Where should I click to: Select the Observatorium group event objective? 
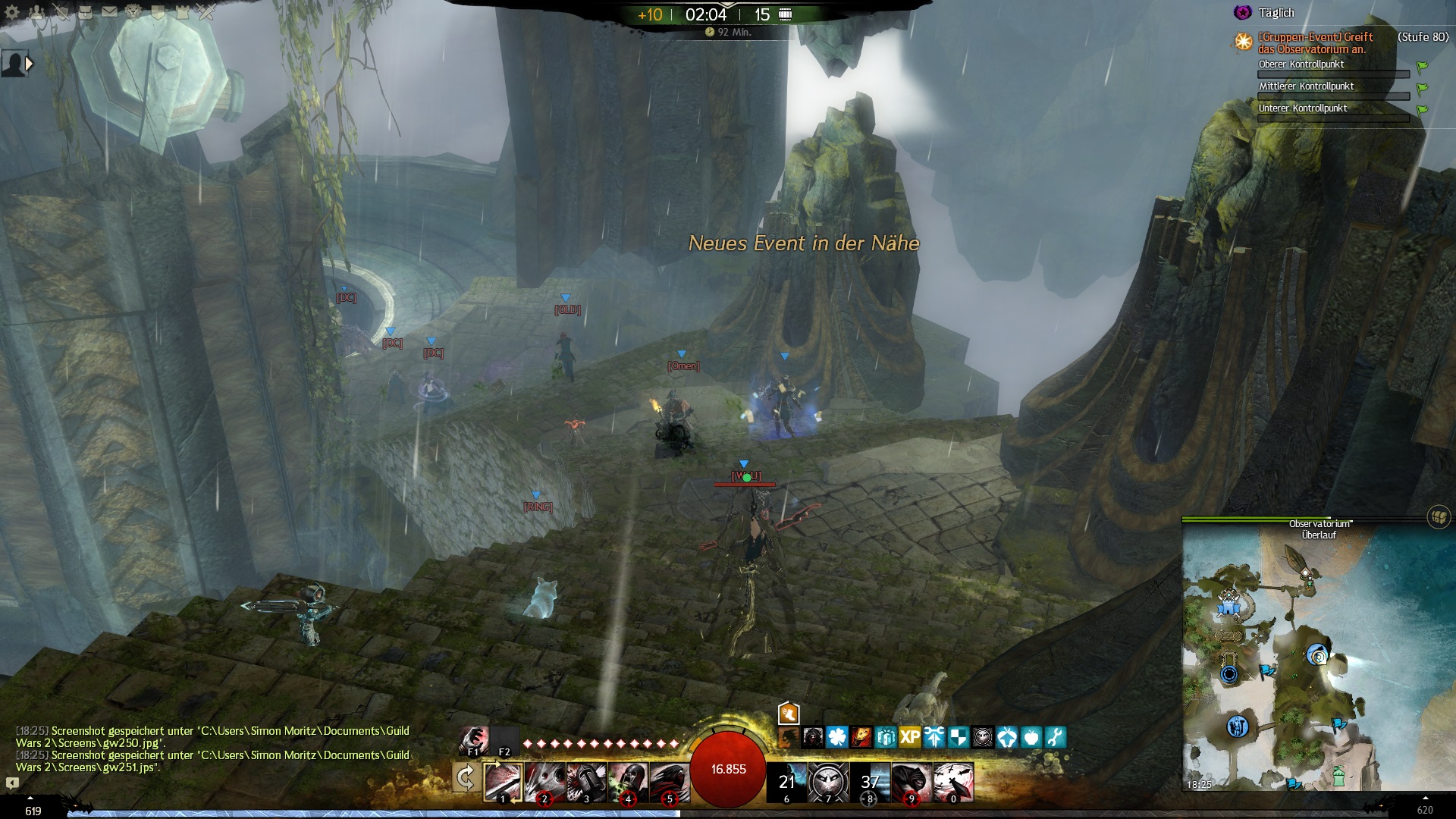[x=1315, y=42]
